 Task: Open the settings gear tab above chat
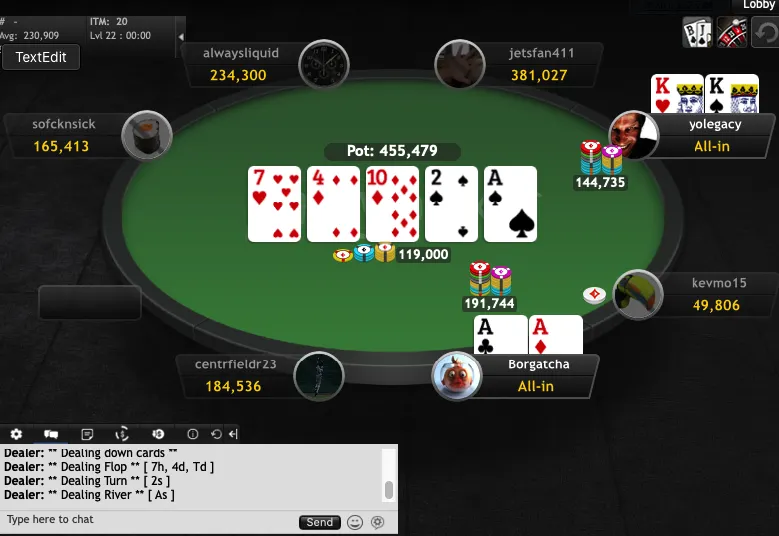tap(16, 434)
